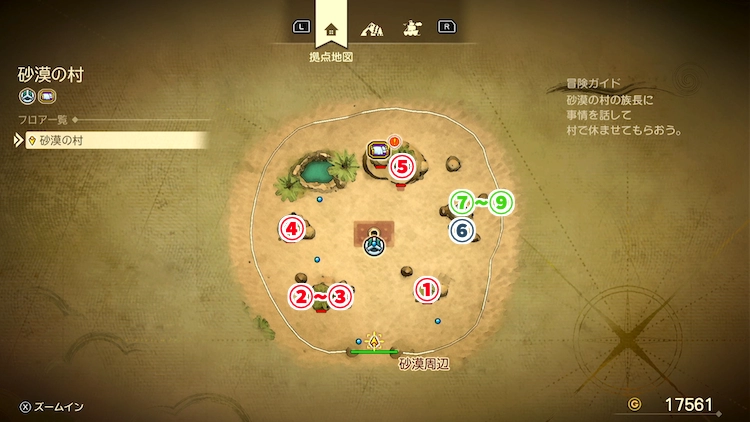Click the teleport facility icon under title
This screenshot has width=750, height=422.
[x=27, y=97]
